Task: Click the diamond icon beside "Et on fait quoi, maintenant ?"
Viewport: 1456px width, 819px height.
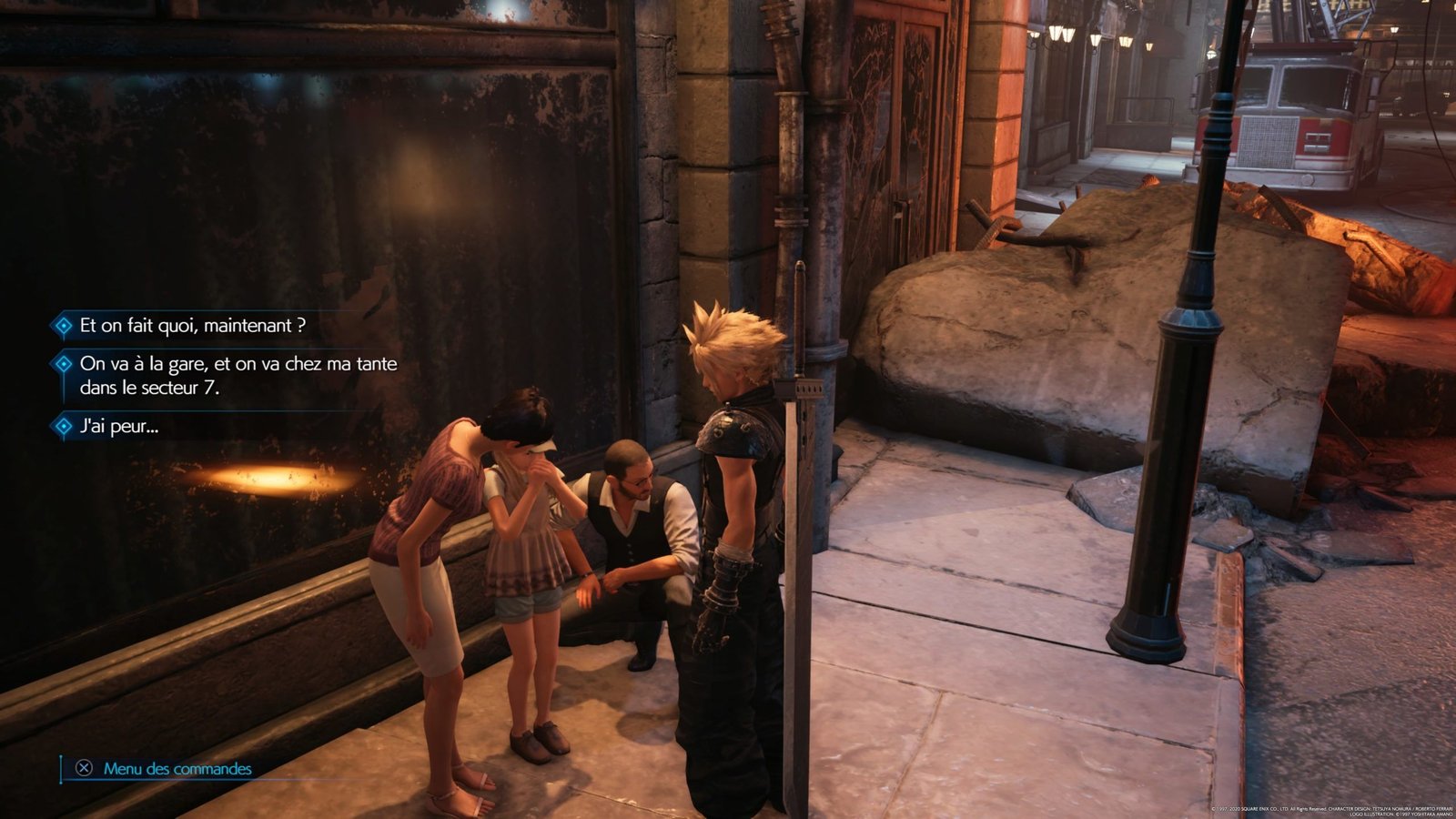Action: tap(62, 325)
